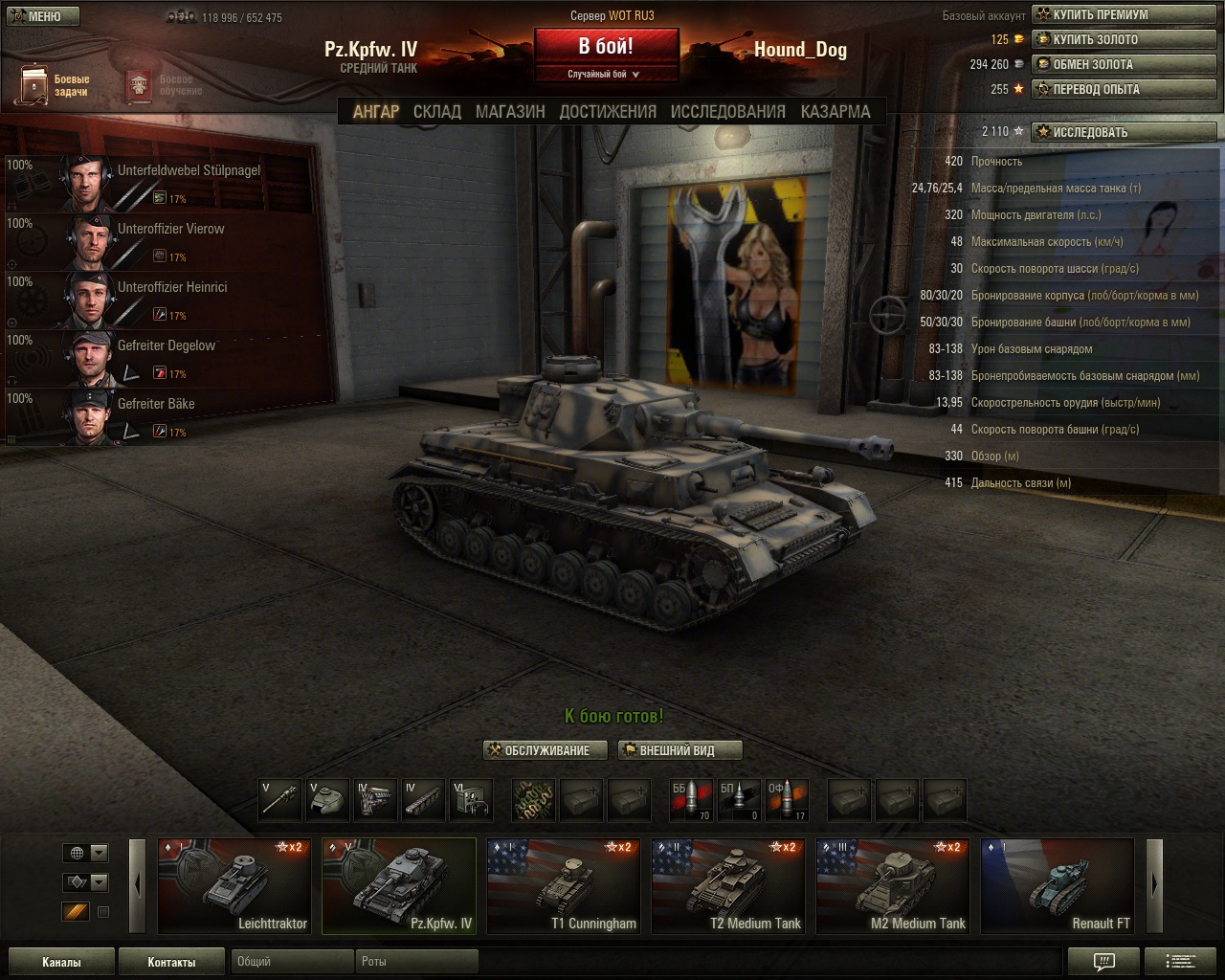Choose the T2 Medium Tank thumbnail
1225x980 pixels.
[729, 886]
